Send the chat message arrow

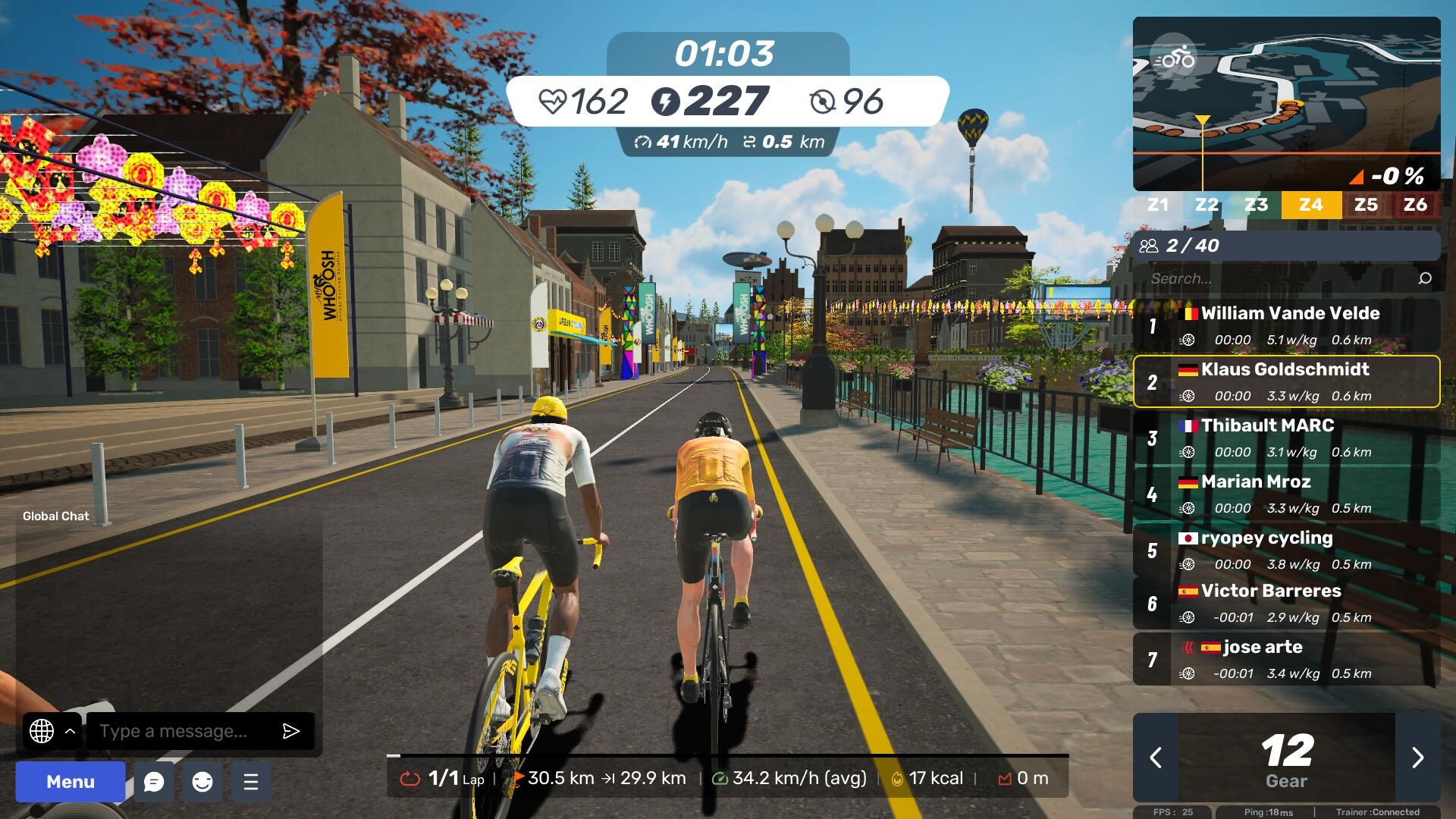pyautogui.click(x=291, y=731)
